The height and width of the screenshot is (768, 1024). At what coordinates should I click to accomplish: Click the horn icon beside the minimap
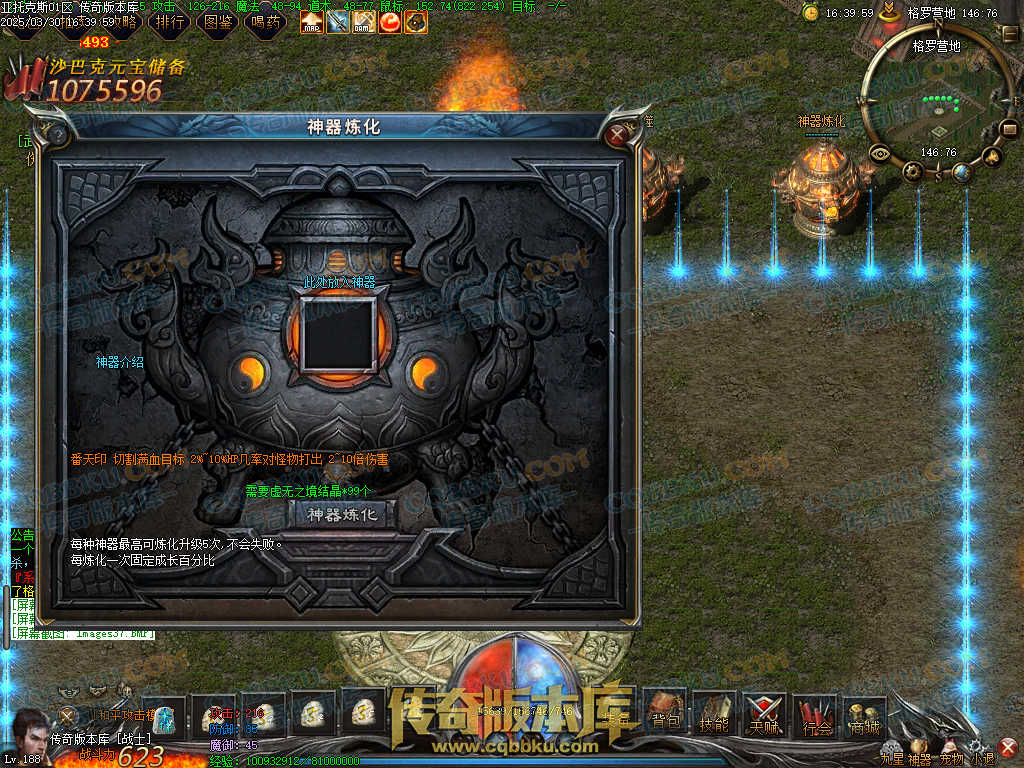coord(992,156)
